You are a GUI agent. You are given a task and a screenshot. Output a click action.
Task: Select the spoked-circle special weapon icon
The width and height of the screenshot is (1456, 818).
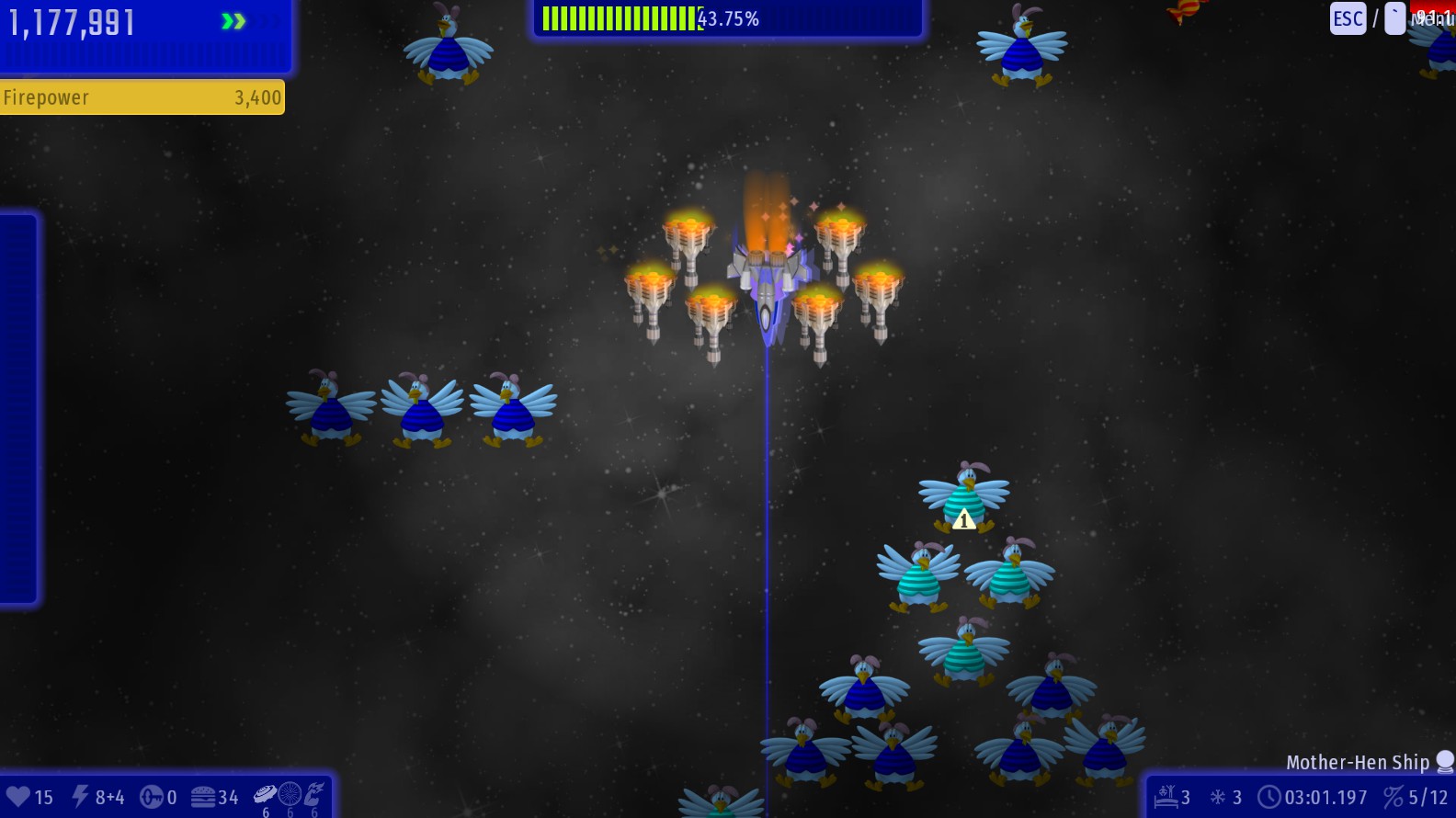coord(290,794)
